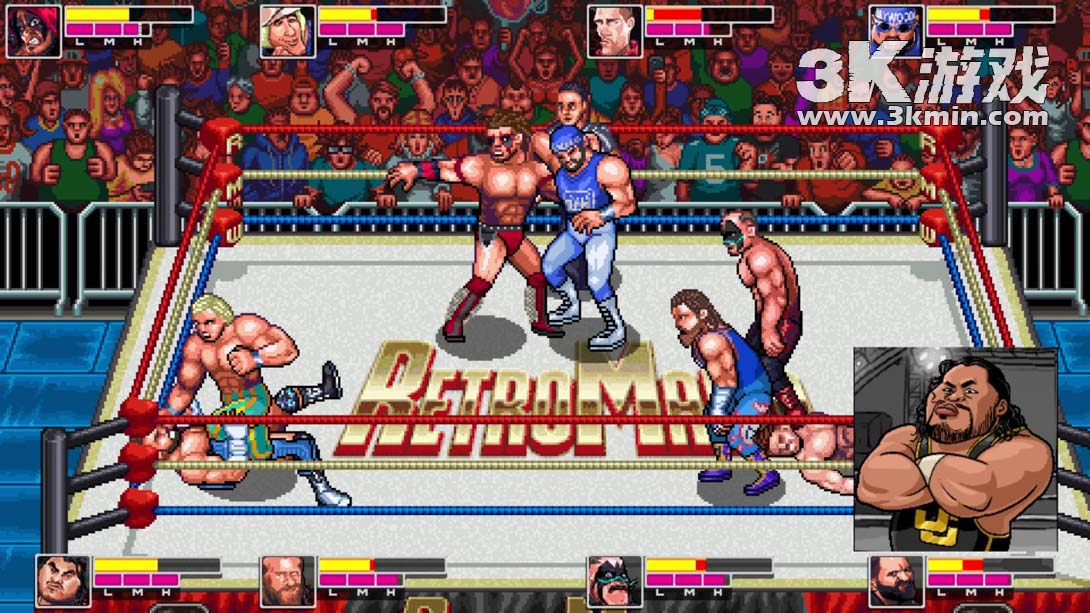Visit the 3kmin.com watermark link

pyautogui.click(x=922, y=117)
